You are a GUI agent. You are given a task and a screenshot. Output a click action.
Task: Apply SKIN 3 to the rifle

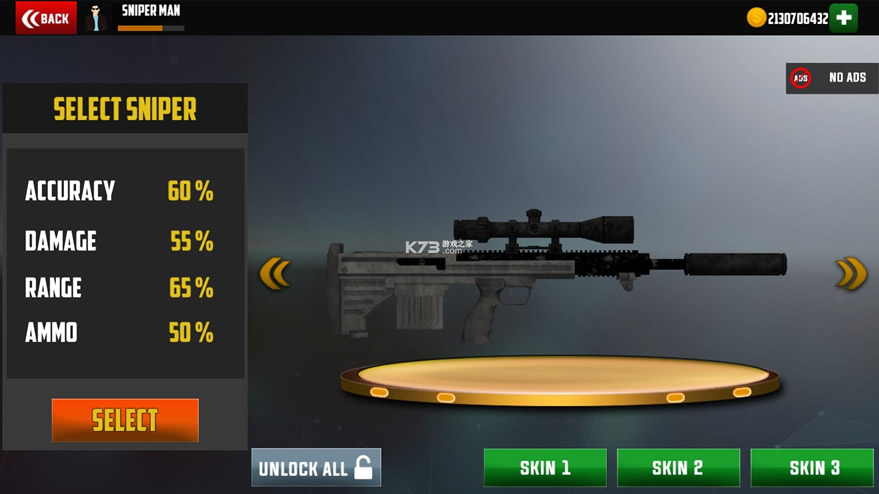814,468
